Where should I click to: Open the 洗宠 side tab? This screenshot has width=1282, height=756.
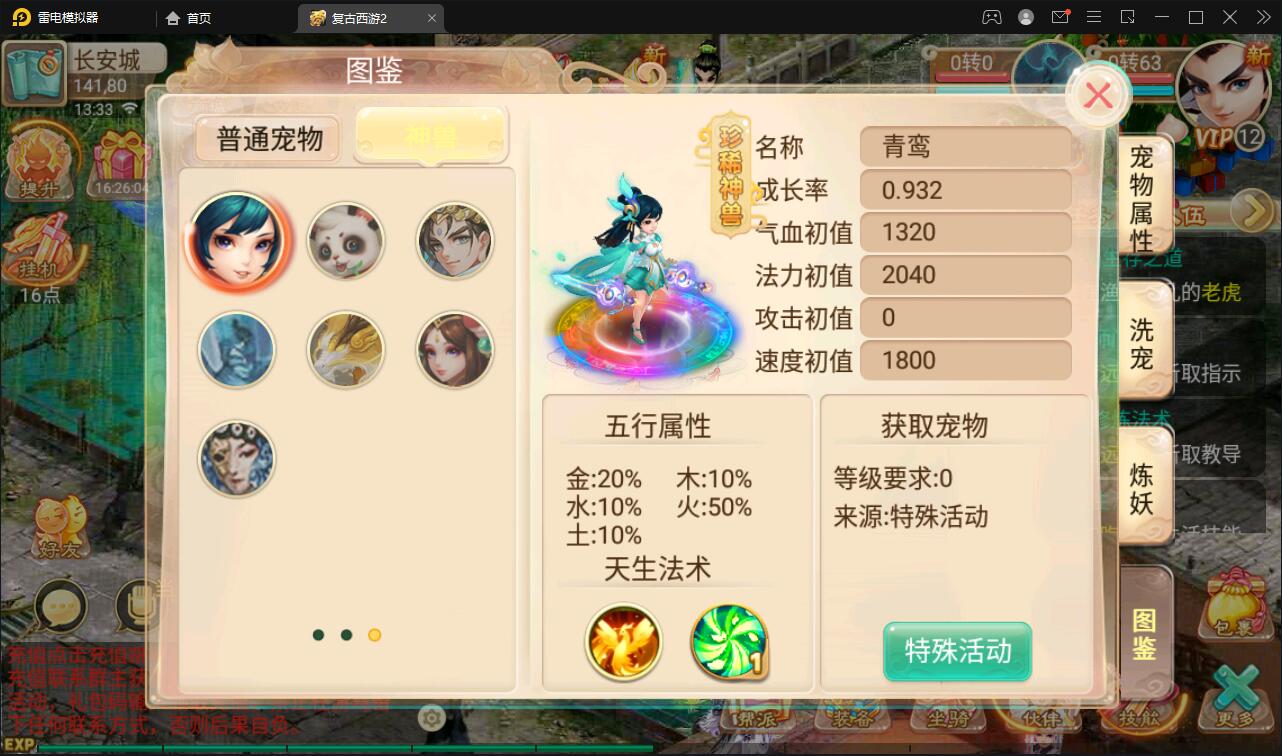point(1143,344)
